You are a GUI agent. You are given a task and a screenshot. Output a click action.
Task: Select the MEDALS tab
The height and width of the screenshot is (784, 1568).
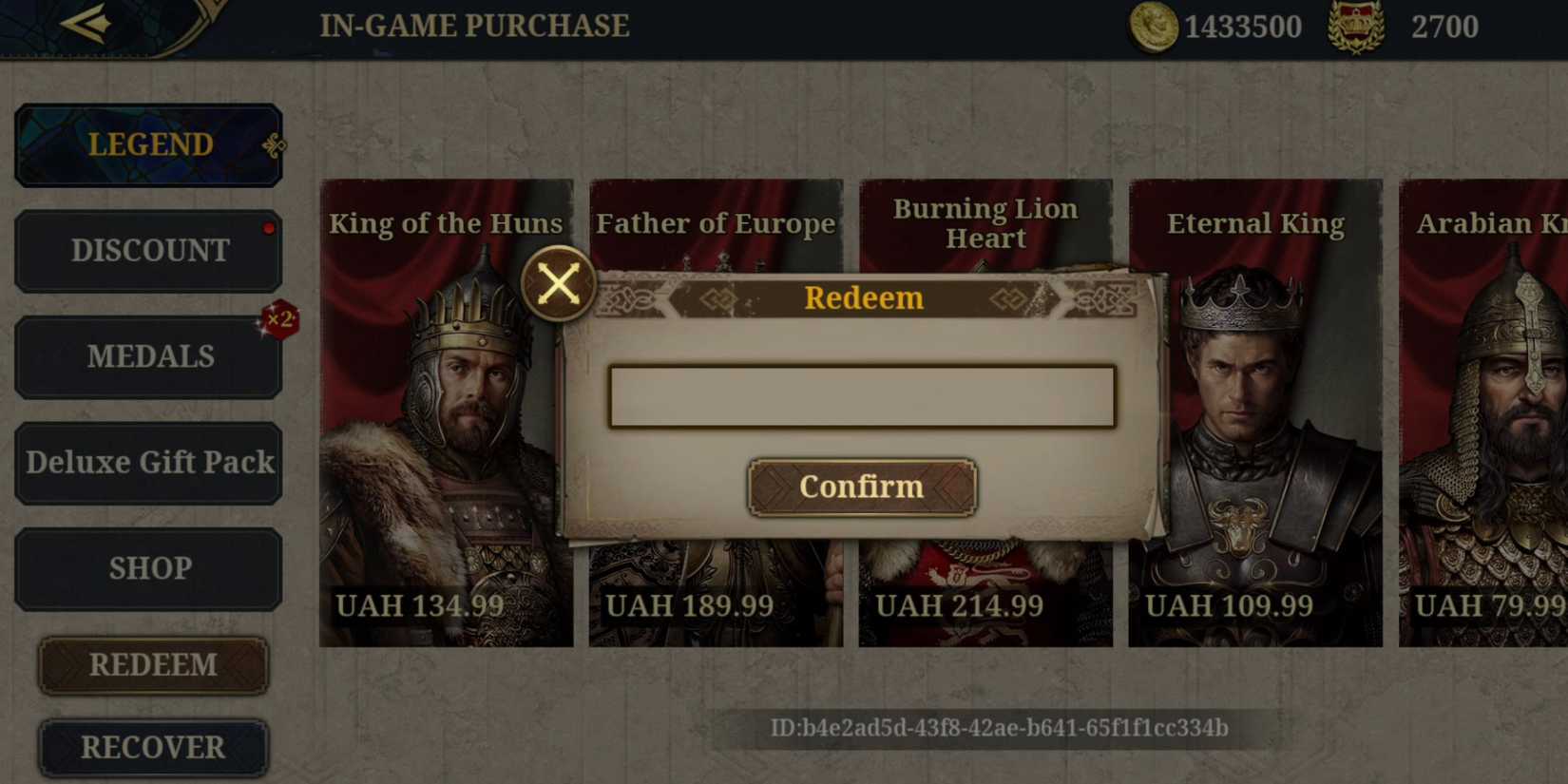148,356
